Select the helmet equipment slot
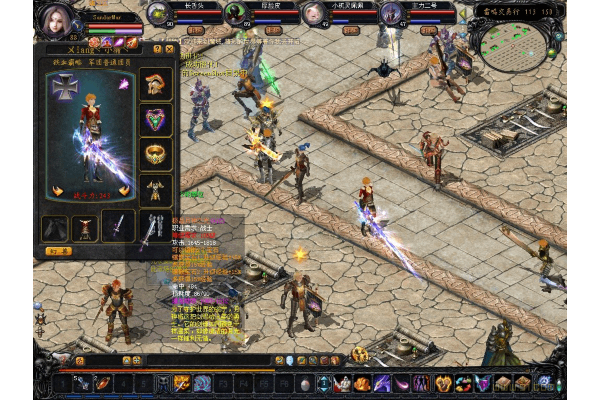This screenshot has width=600, height=400. 155,82
